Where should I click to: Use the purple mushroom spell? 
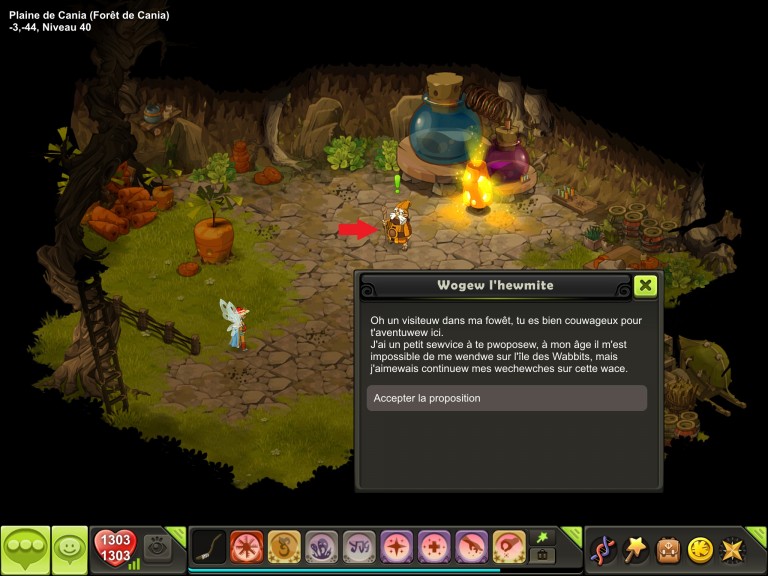click(x=322, y=547)
